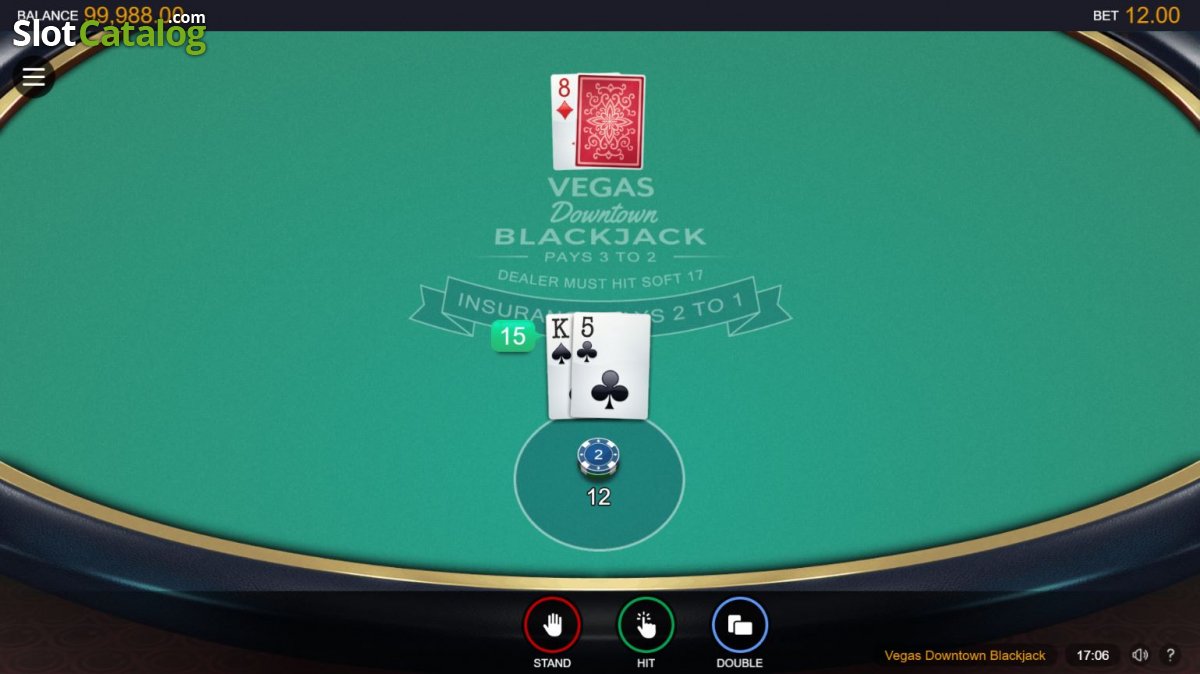1200x674 pixels.
Task: Double down on the bet
Action: click(740, 626)
